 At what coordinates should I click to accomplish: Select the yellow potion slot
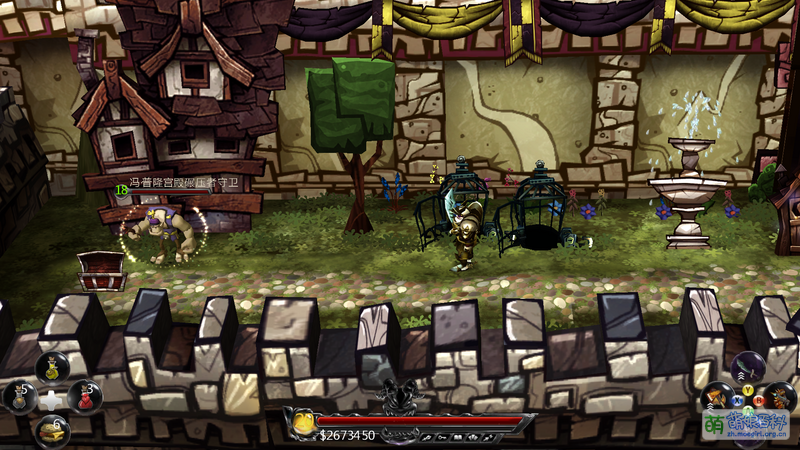(x=52, y=366)
